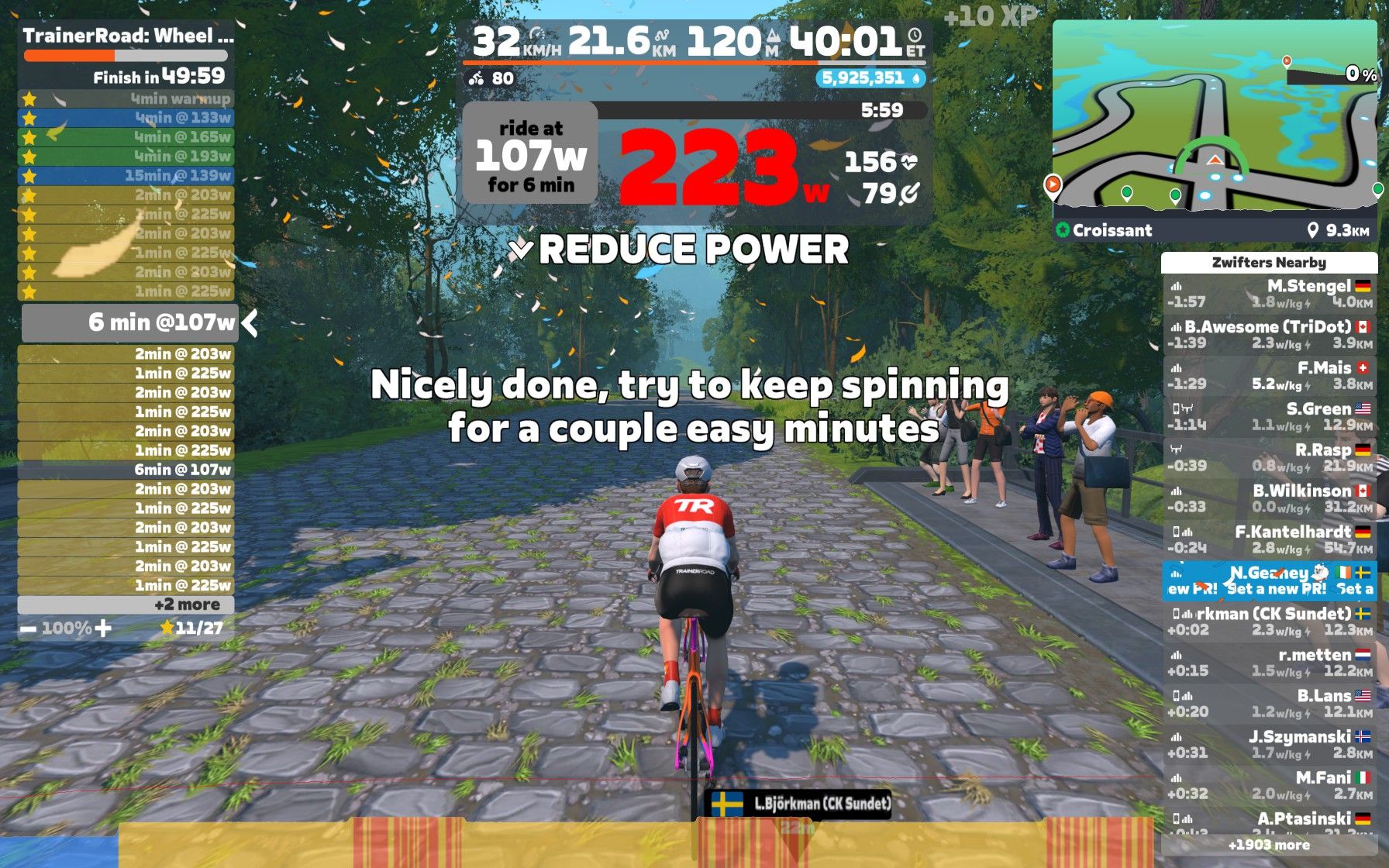Click the Croissant route label
Screen dimensions: 1389x868
tap(1112, 230)
